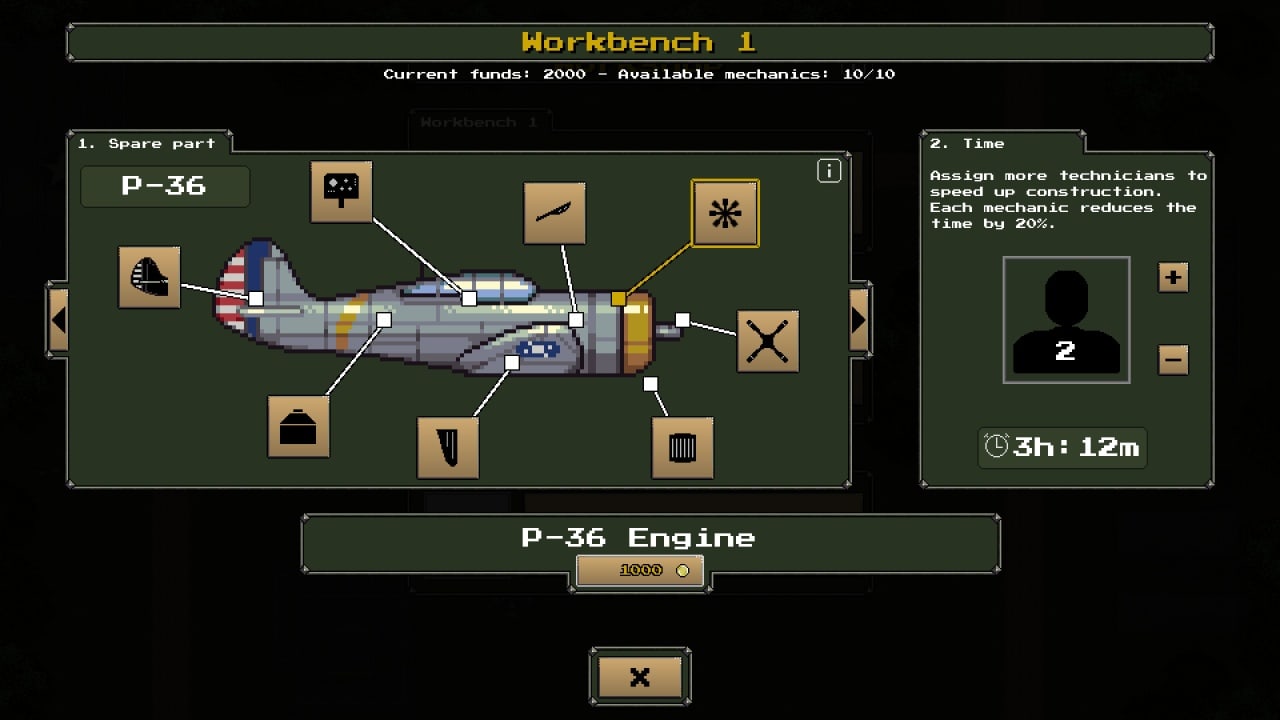This screenshot has height=720, width=1280.
Task: Choose the propeller spare part
Action: [x=767, y=341]
